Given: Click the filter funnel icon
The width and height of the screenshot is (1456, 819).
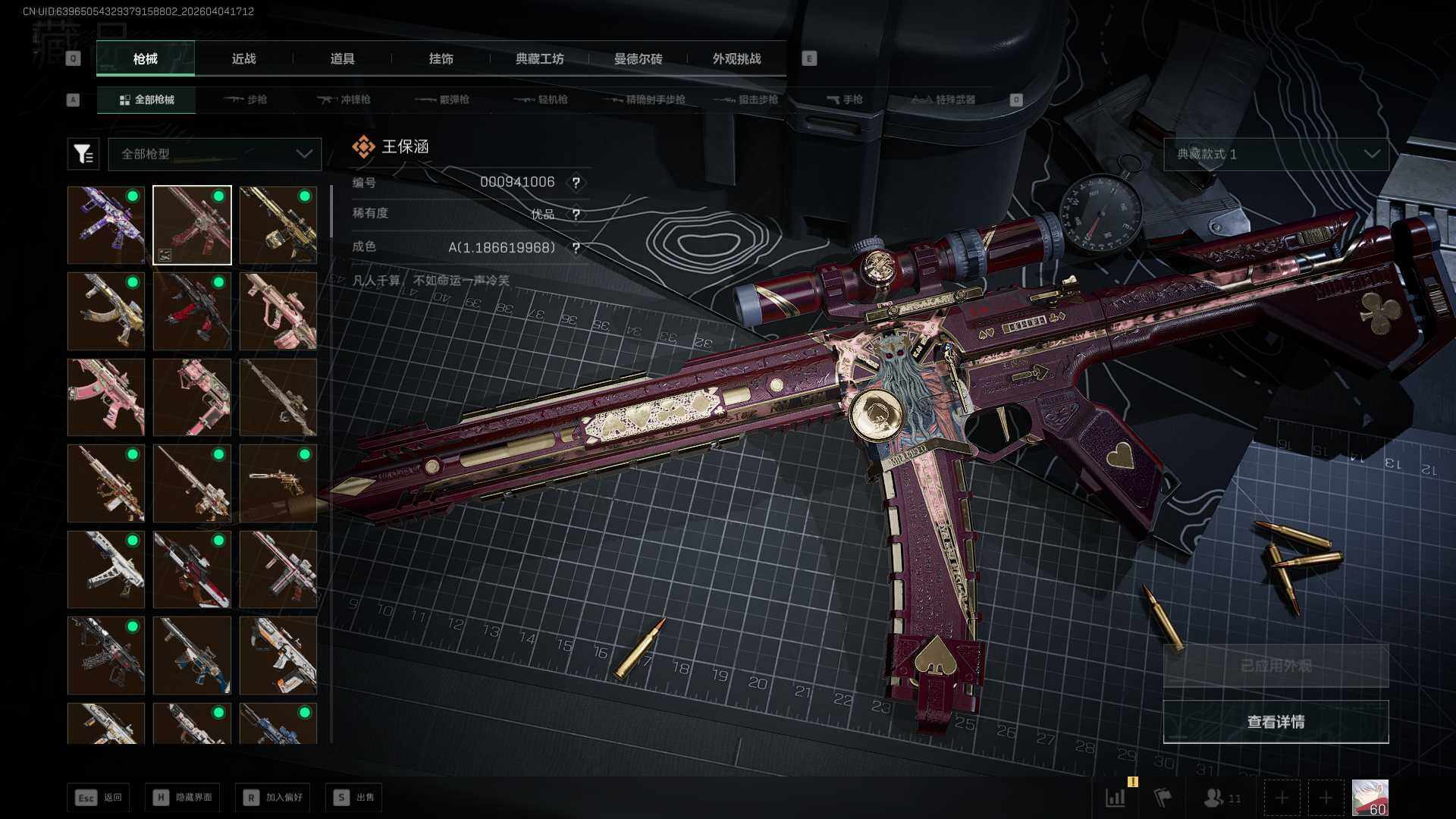Looking at the screenshot, I should pos(83,154).
